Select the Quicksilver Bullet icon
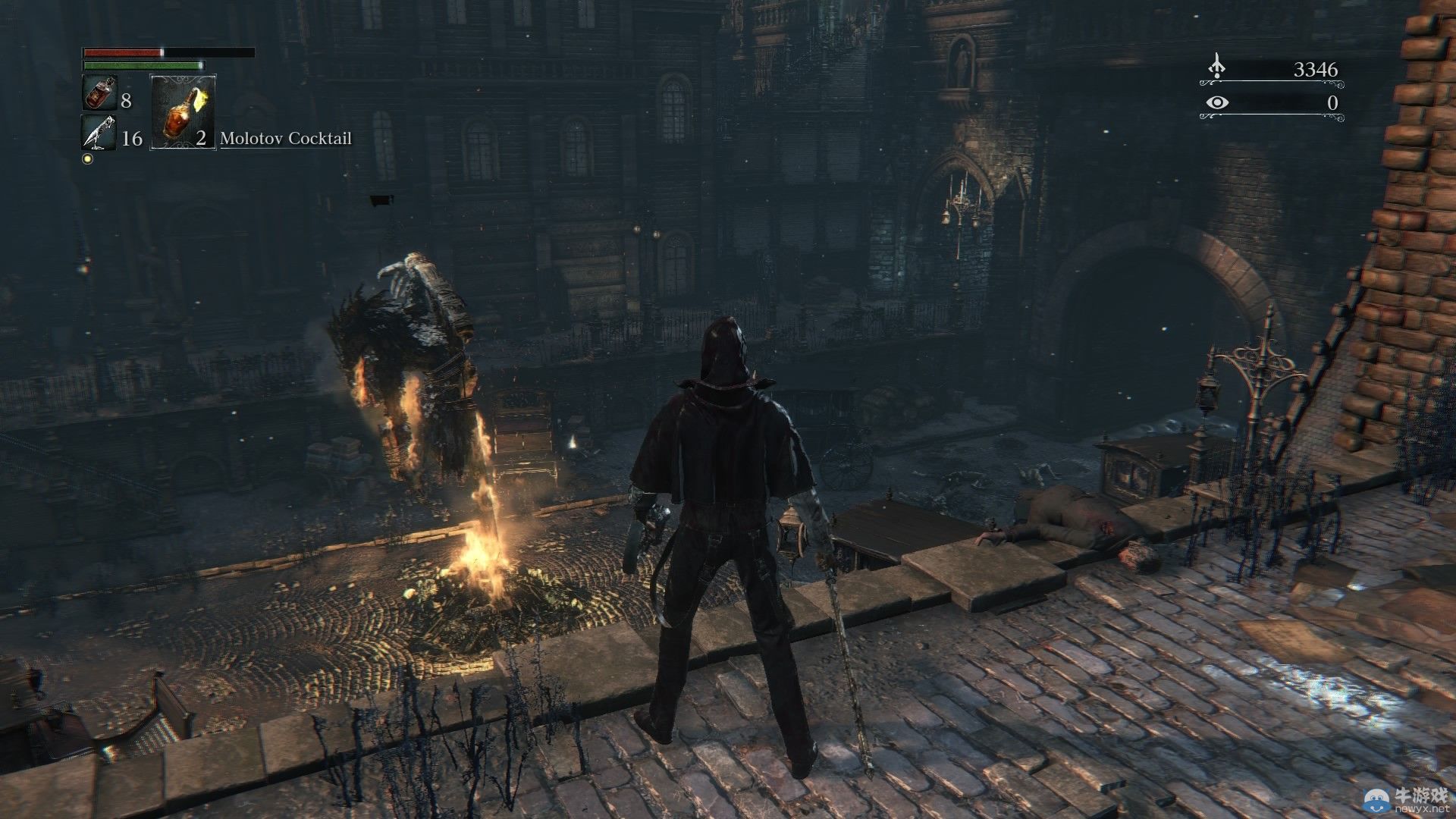Viewport: 1456px width, 819px height. [99, 133]
